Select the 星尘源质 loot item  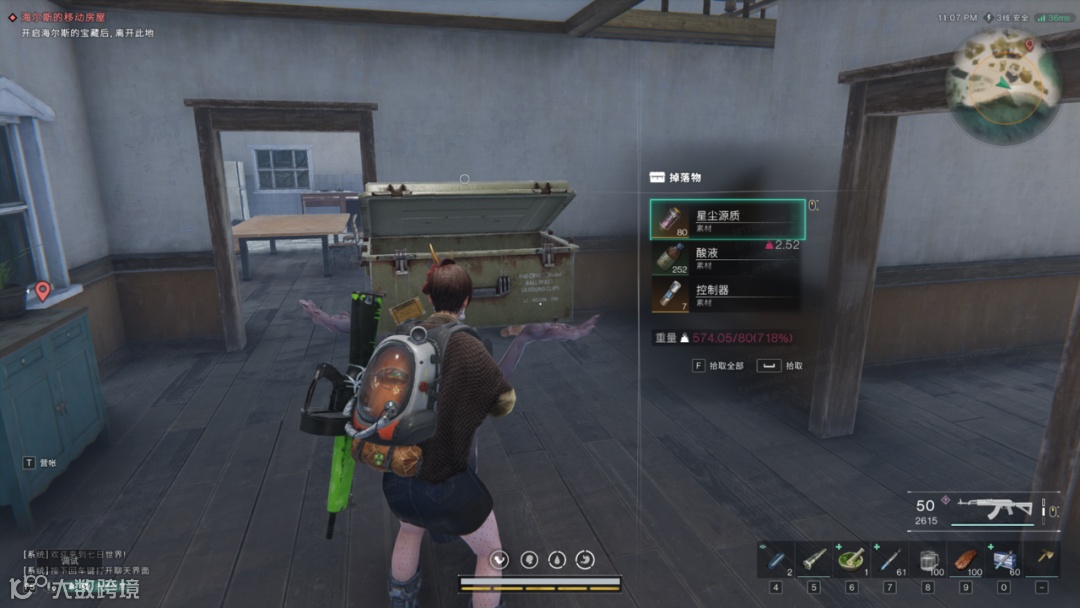(727, 219)
